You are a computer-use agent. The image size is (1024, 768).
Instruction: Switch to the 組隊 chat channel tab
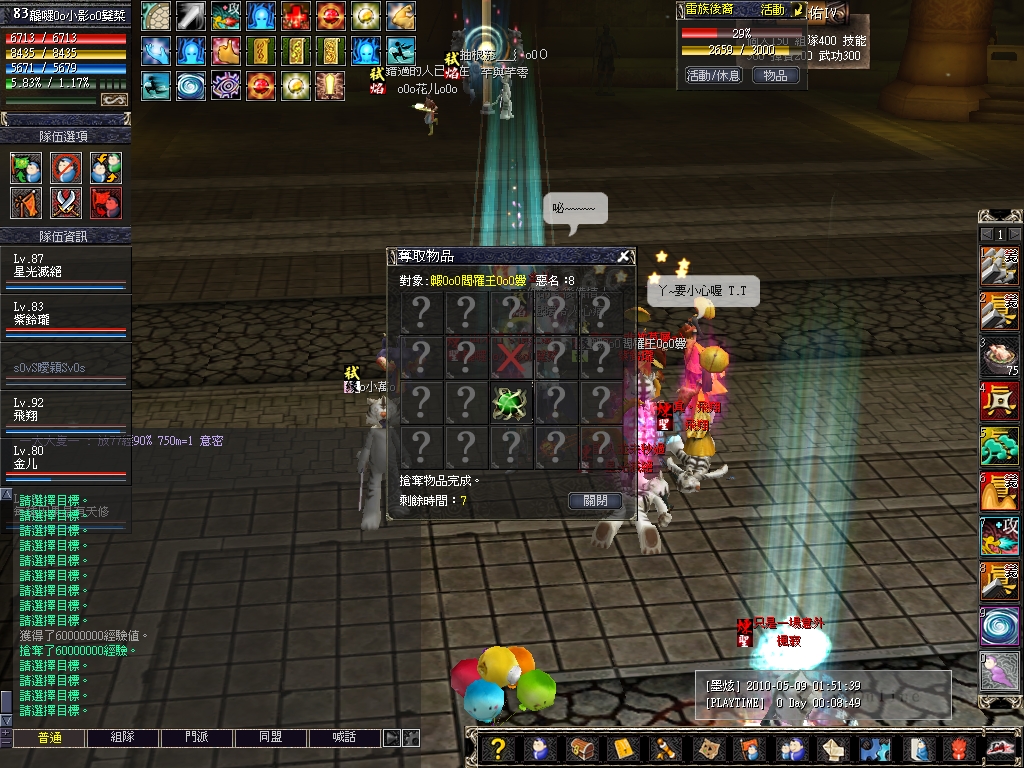click(x=122, y=738)
